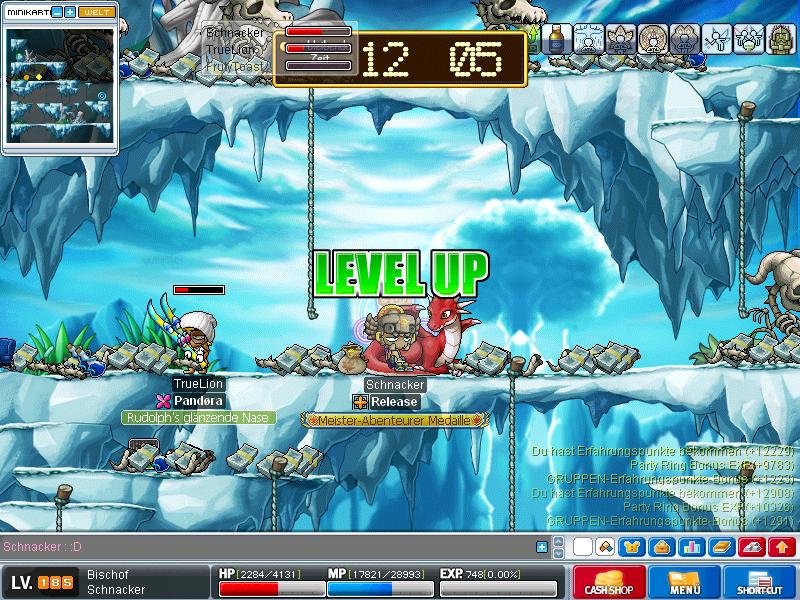Open the stats bar-chart icon
Screen dimensions: 800x600
691,547
